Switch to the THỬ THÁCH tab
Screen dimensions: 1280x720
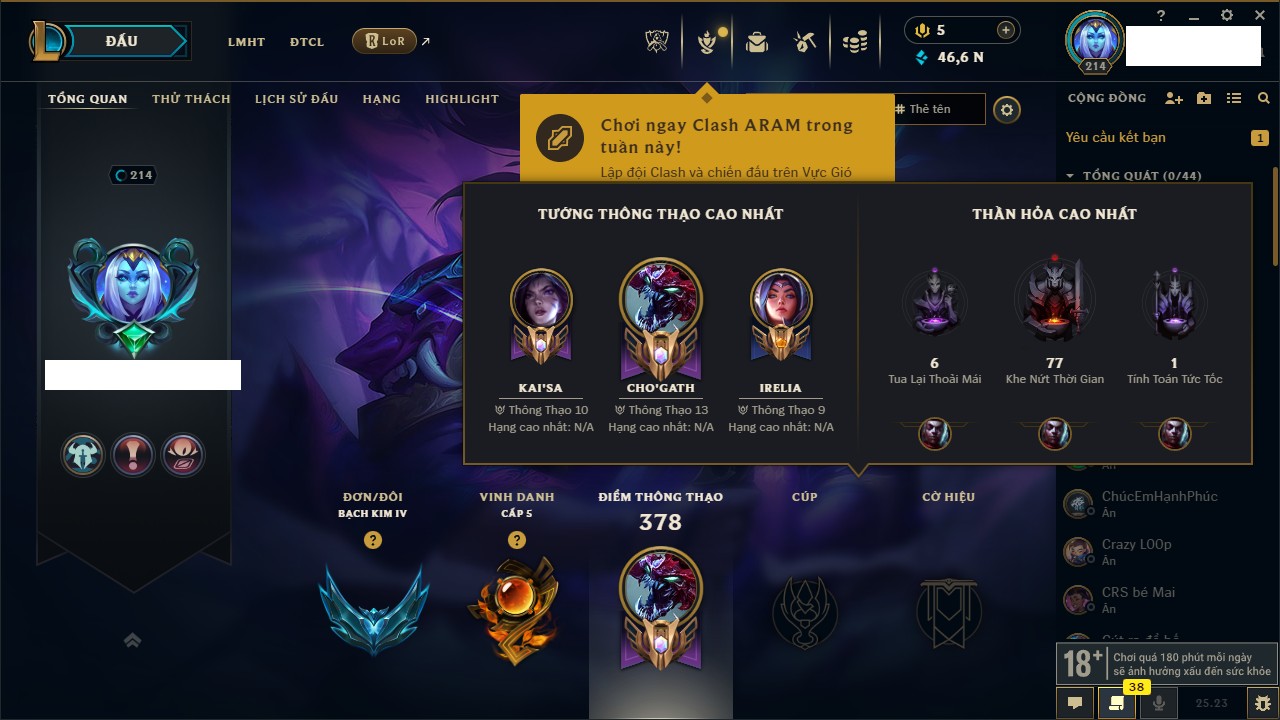click(x=191, y=99)
